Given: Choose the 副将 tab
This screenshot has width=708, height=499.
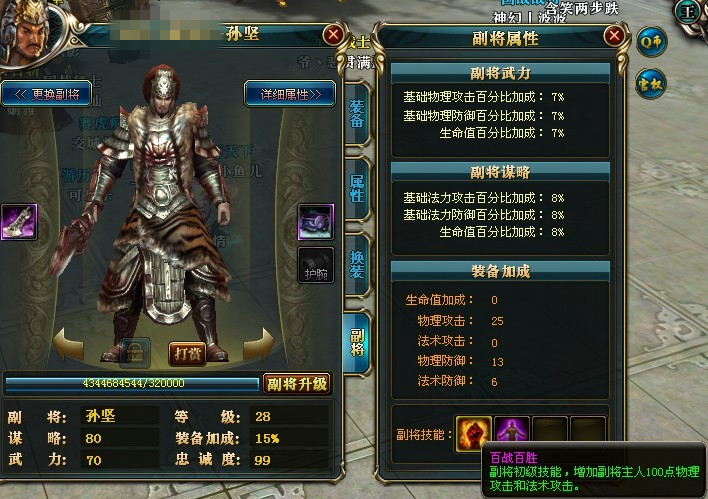Looking at the screenshot, I should [x=357, y=342].
